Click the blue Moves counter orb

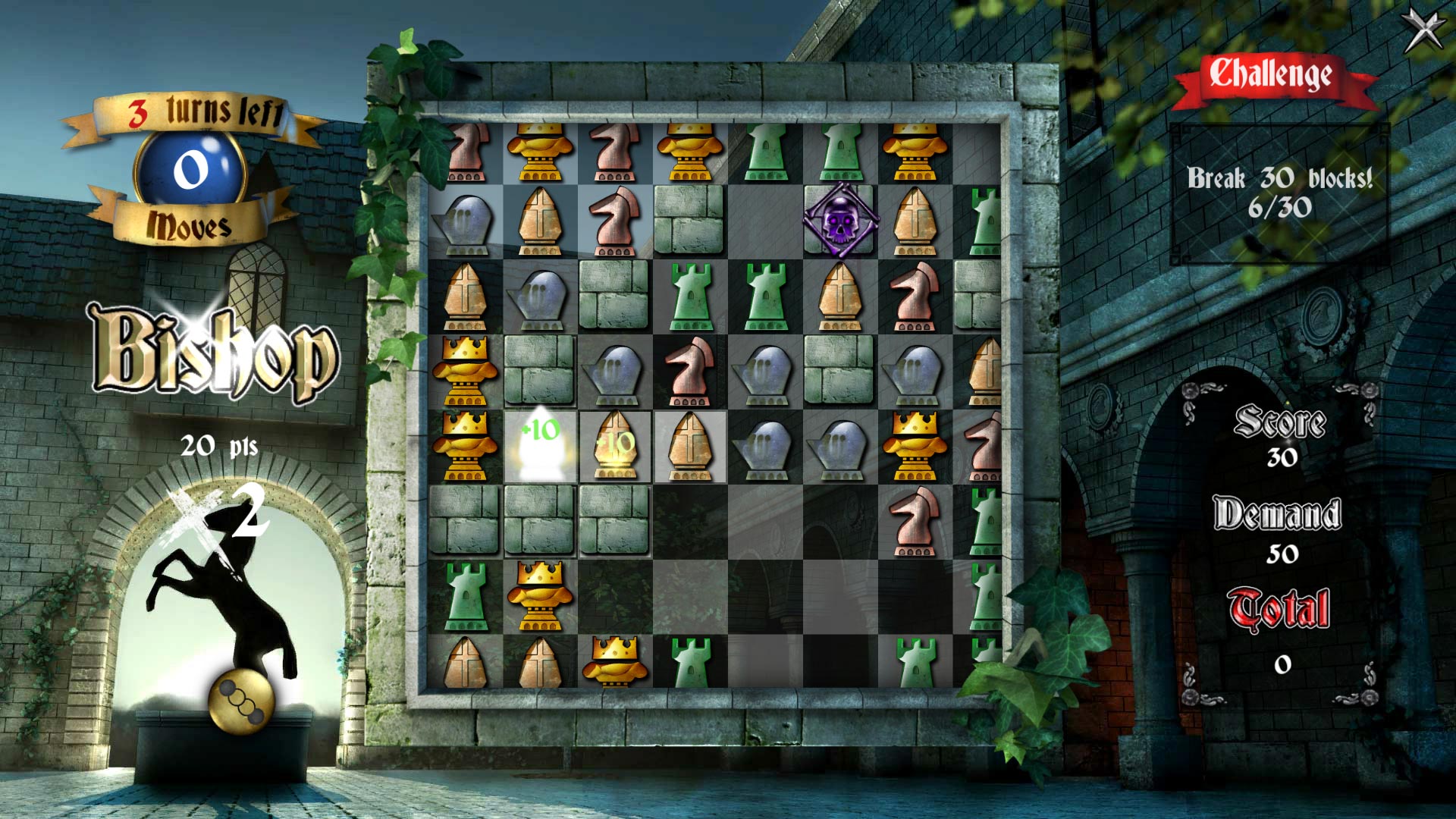pos(191,168)
